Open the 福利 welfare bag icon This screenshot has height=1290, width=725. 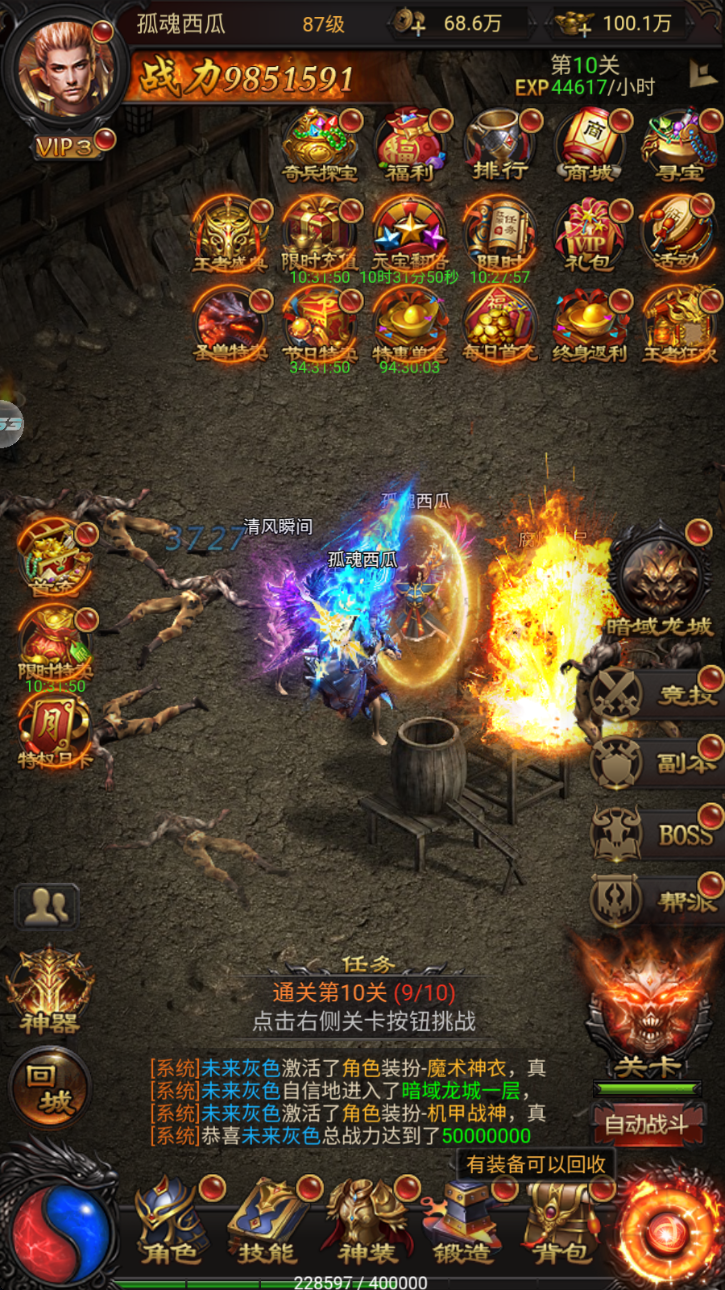tap(410, 145)
